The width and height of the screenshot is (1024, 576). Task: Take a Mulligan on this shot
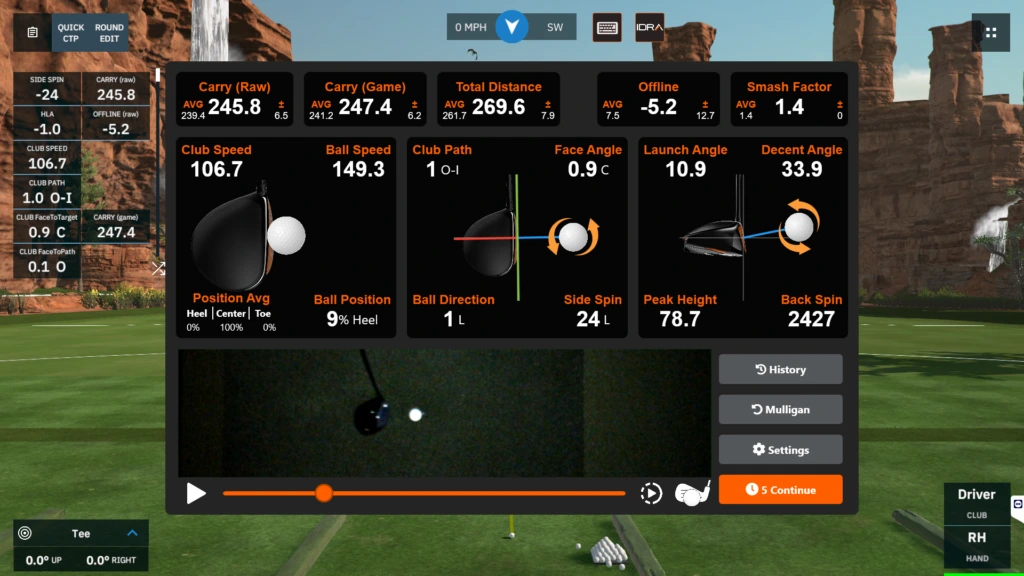click(x=780, y=409)
